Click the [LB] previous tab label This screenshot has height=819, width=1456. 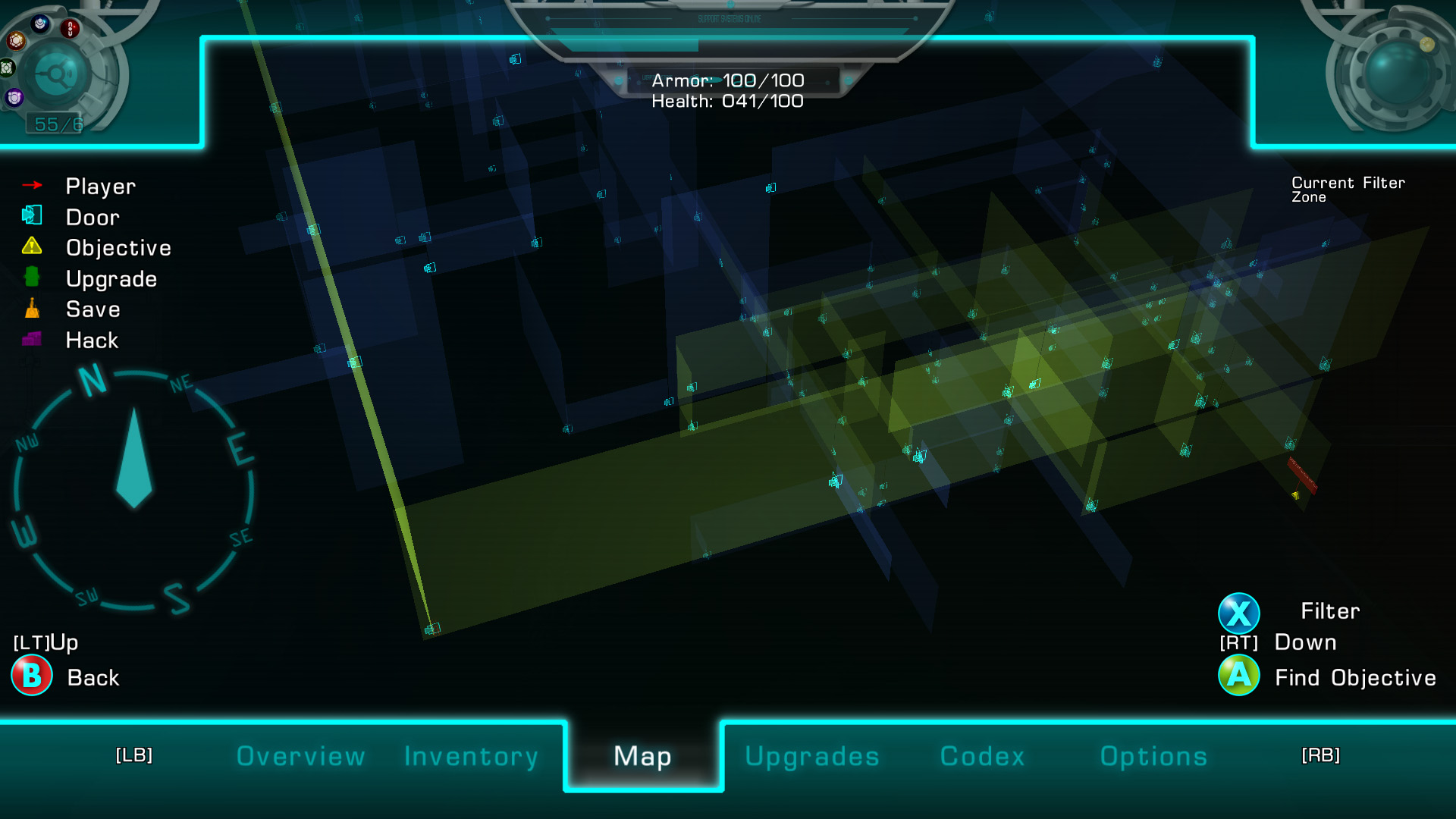133,755
